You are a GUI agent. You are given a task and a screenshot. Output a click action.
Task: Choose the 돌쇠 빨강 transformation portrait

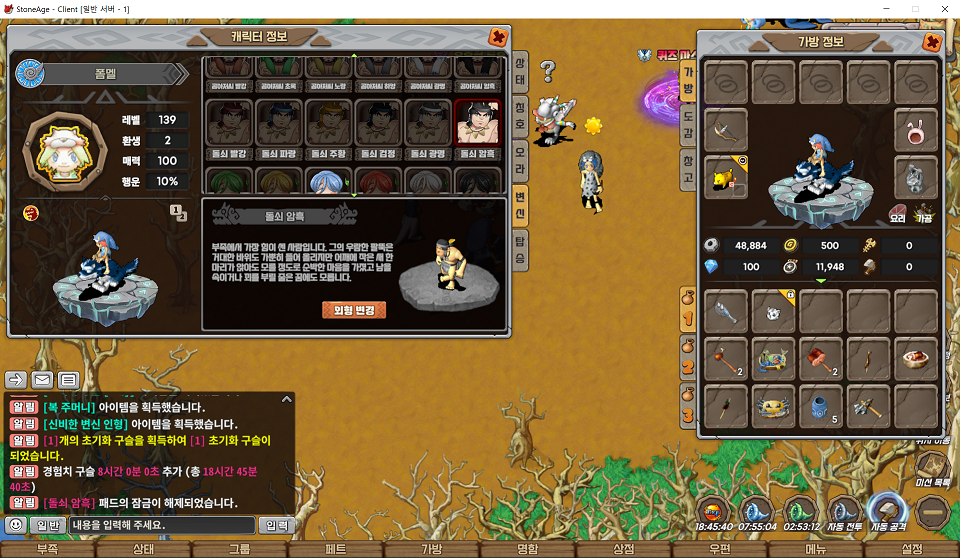coord(228,123)
